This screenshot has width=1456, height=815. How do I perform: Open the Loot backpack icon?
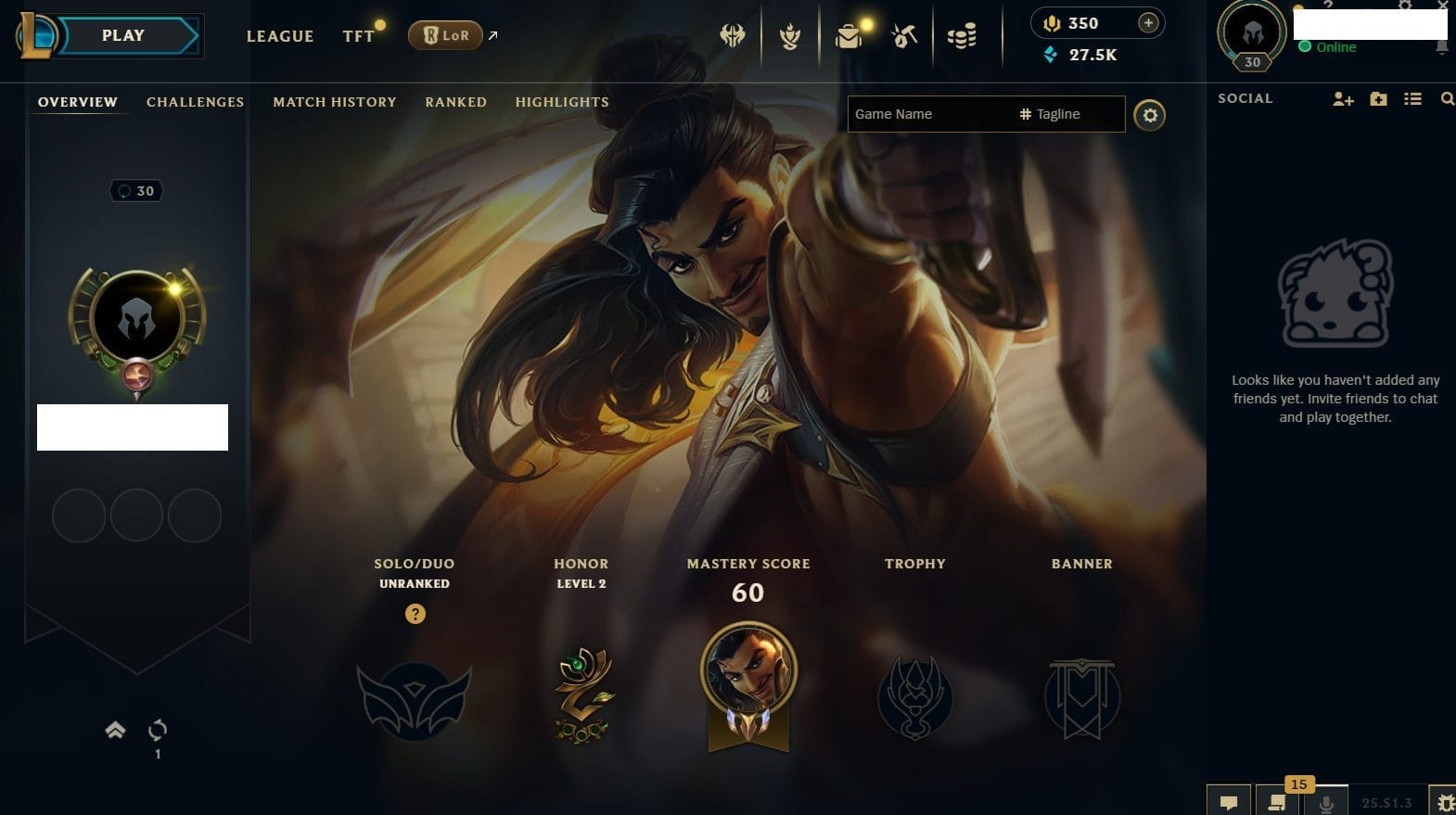point(848,36)
